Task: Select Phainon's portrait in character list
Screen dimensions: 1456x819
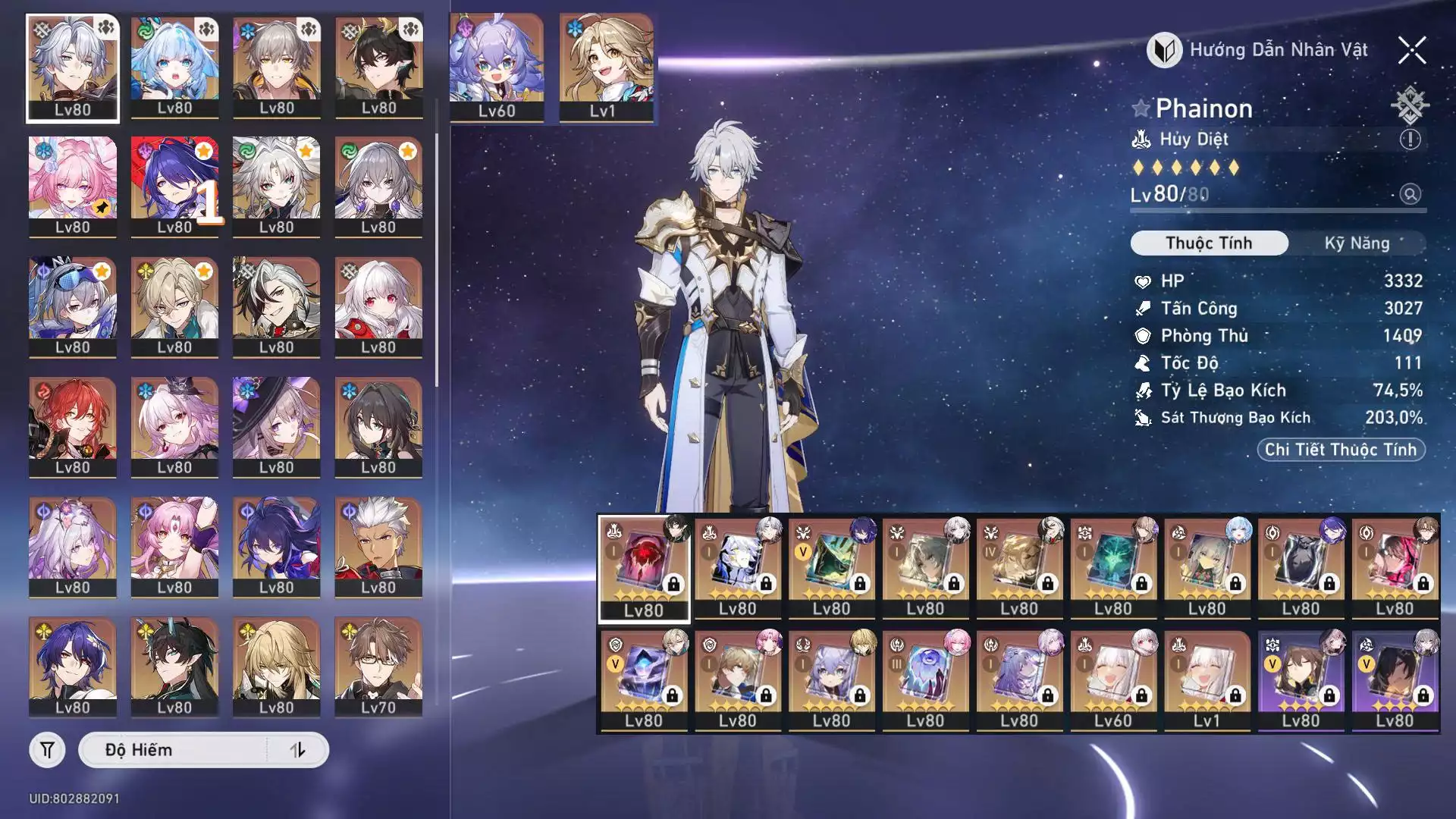Action: tap(73, 67)
